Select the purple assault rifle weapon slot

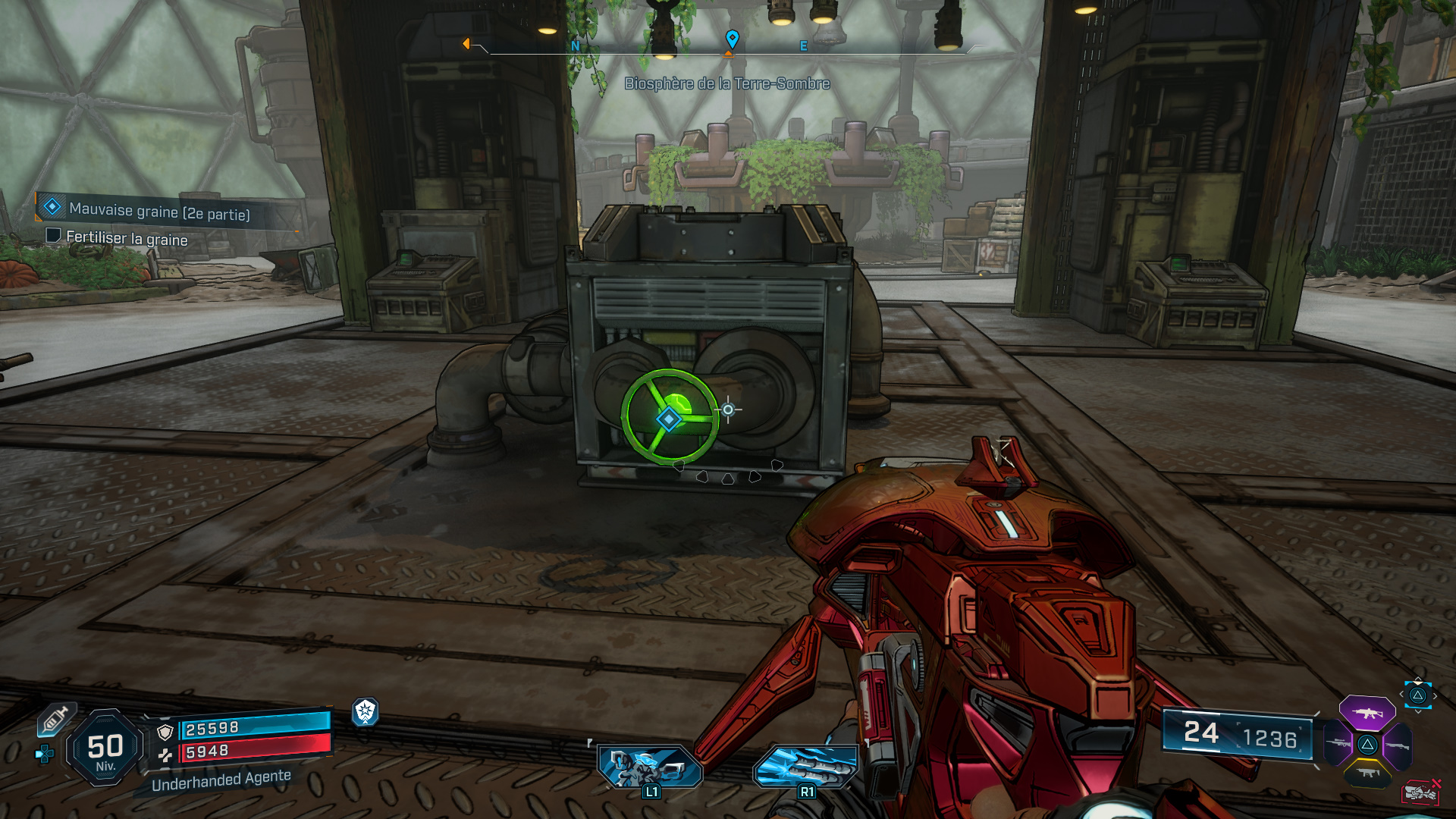1369,714
